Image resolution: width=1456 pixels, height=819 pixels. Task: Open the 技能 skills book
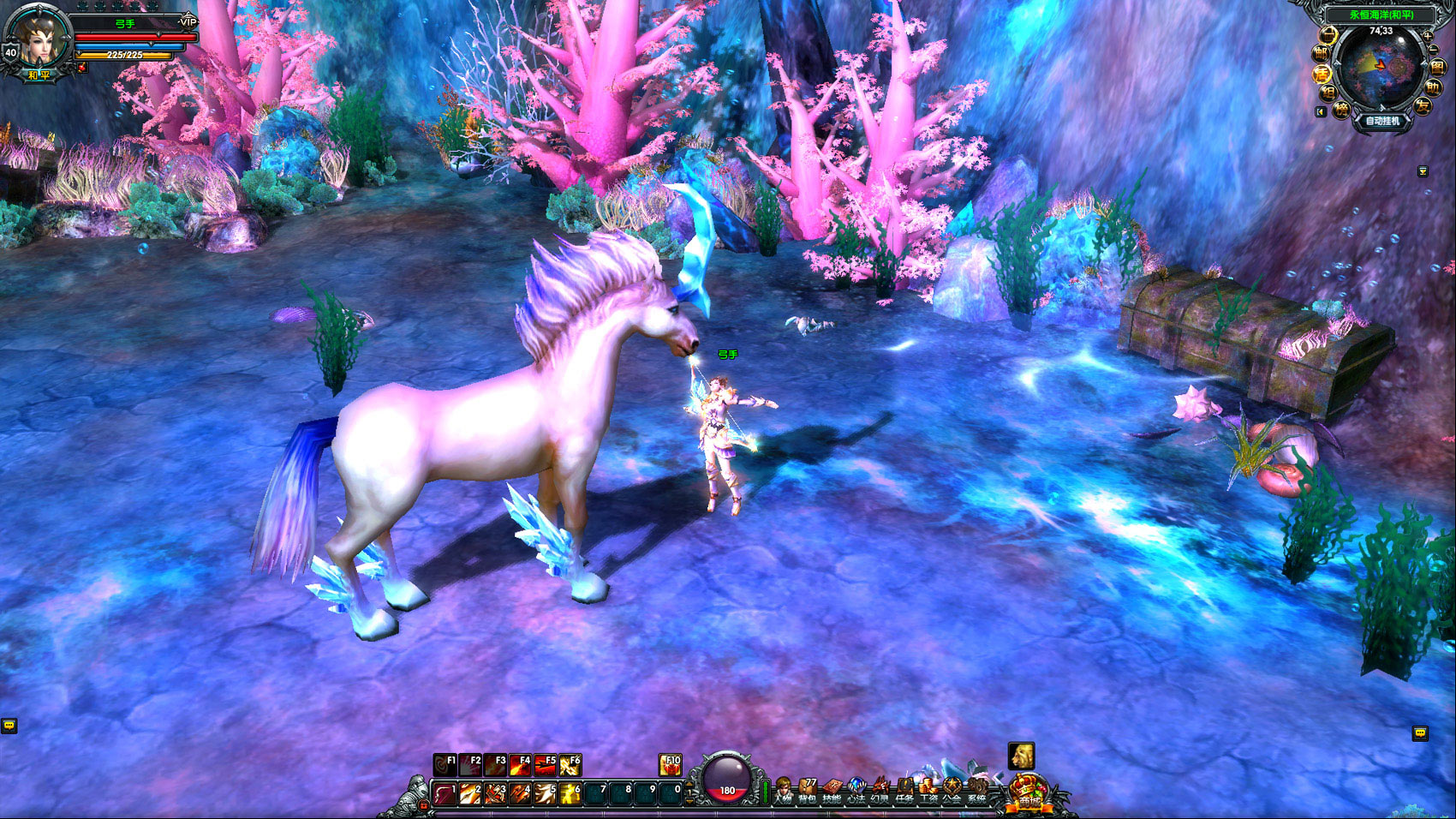832,792
